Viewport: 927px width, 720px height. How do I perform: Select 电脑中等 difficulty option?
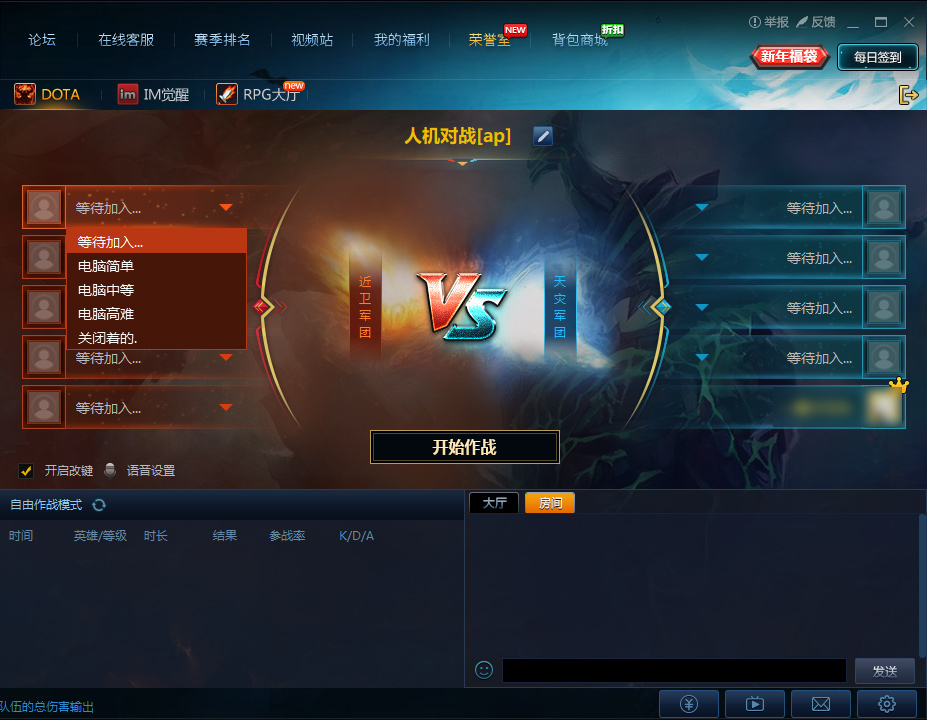106,290
